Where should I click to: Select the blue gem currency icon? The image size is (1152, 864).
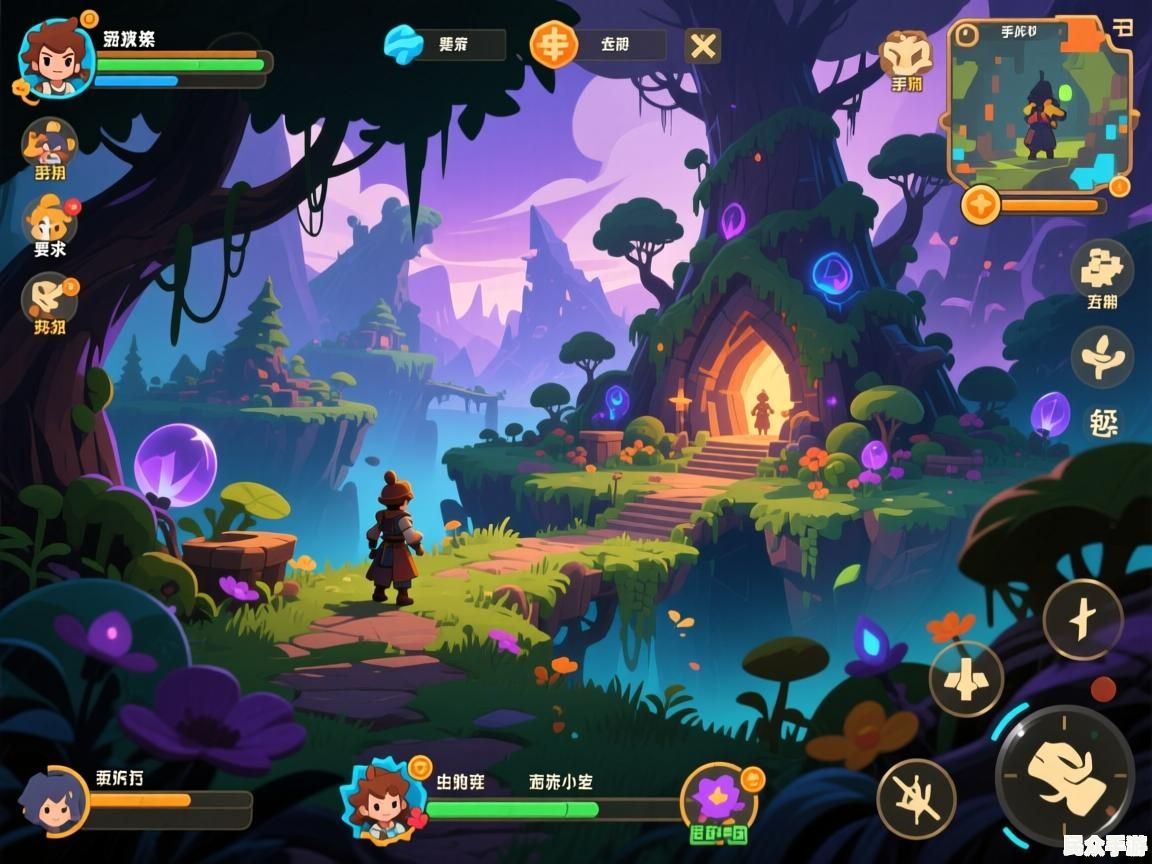coord(405,45)
